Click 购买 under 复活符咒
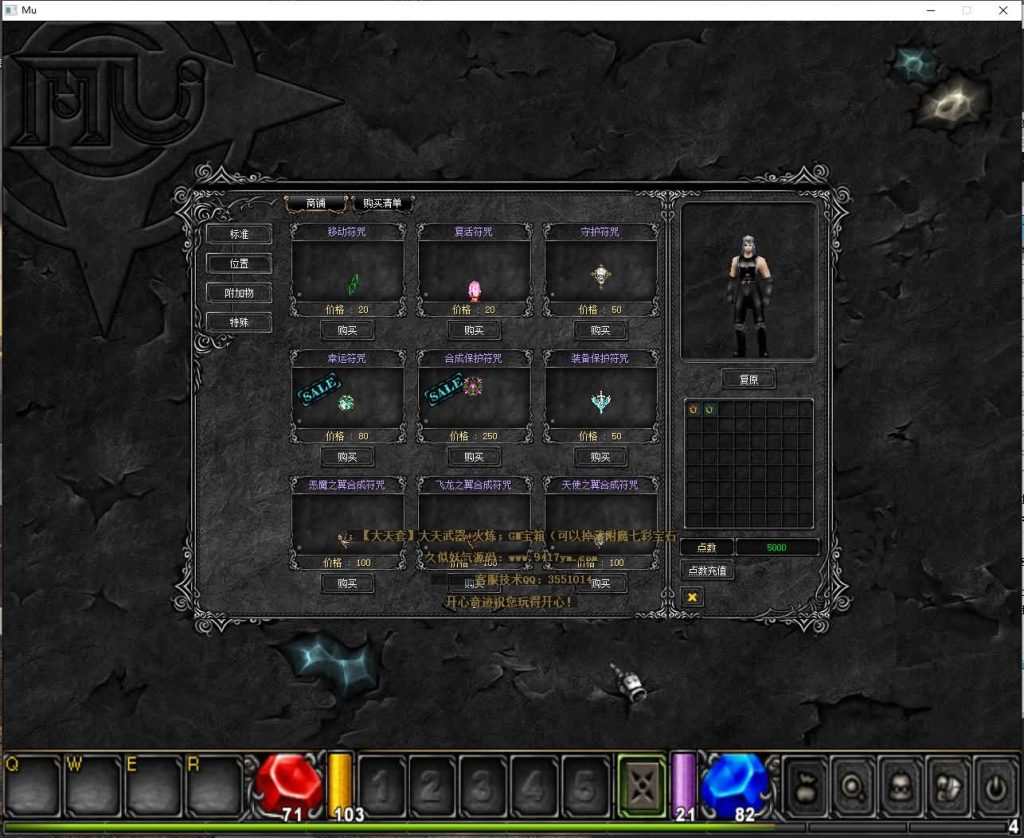The height and width of the screenshot is (838, 1024). tap(474, 330)
